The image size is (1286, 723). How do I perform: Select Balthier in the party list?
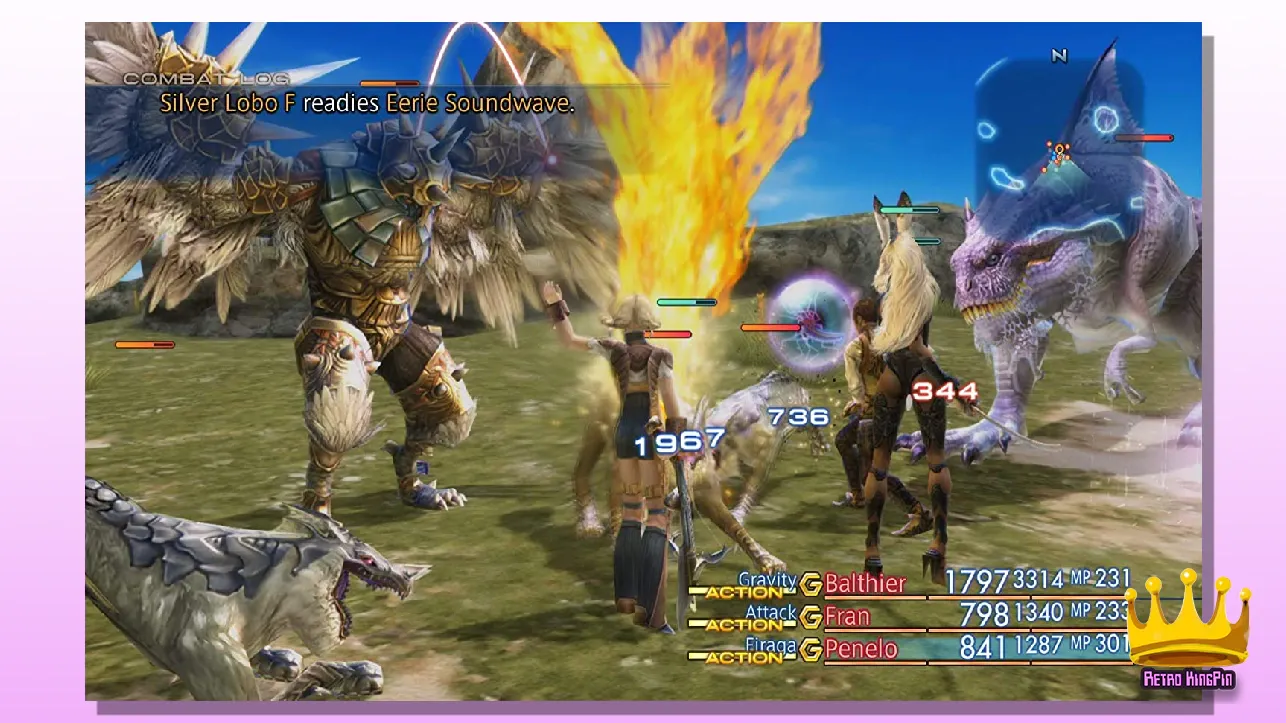click(865, 583)
